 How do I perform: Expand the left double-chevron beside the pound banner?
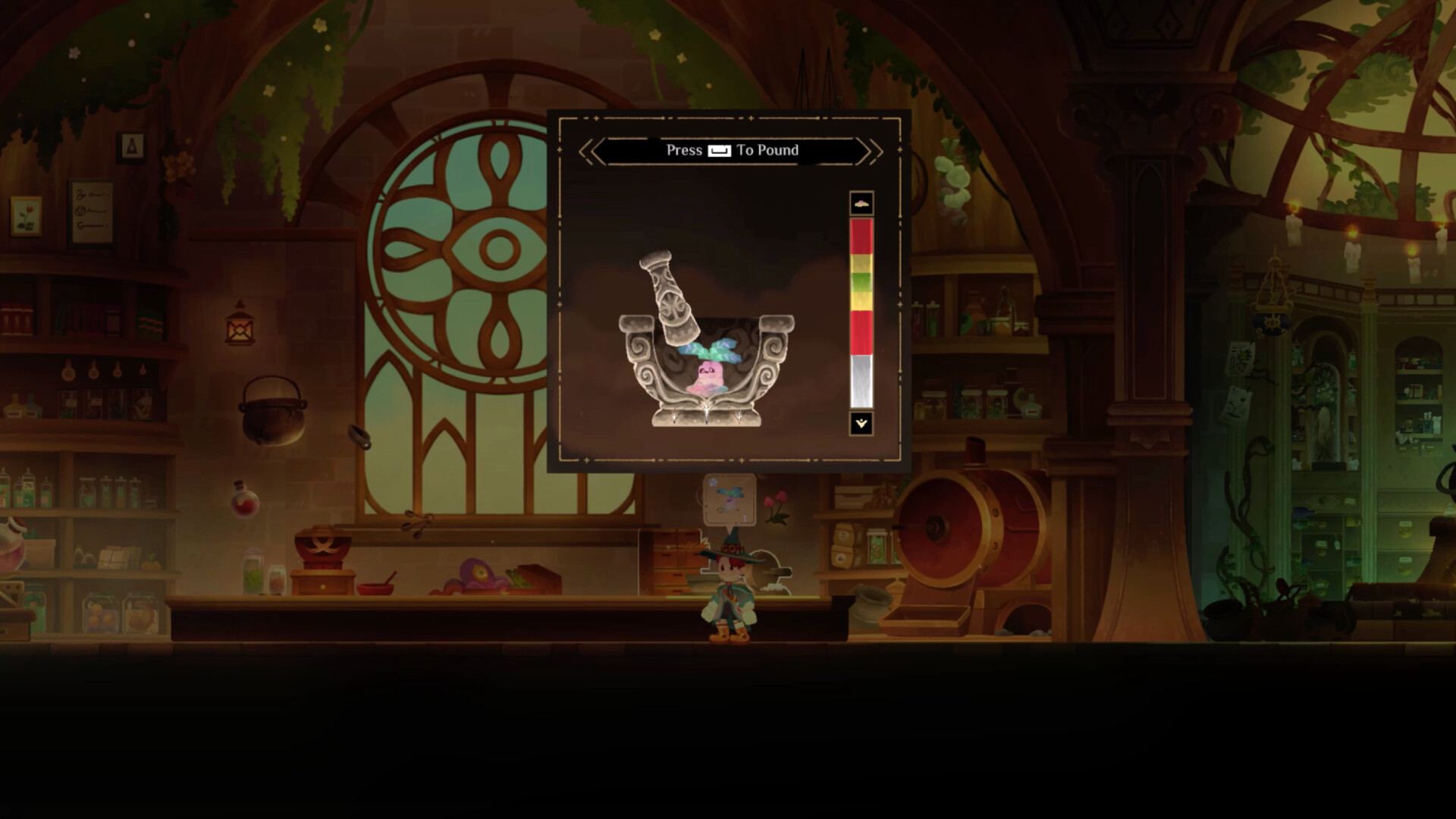pyautogui.click(x=587, y=150)
